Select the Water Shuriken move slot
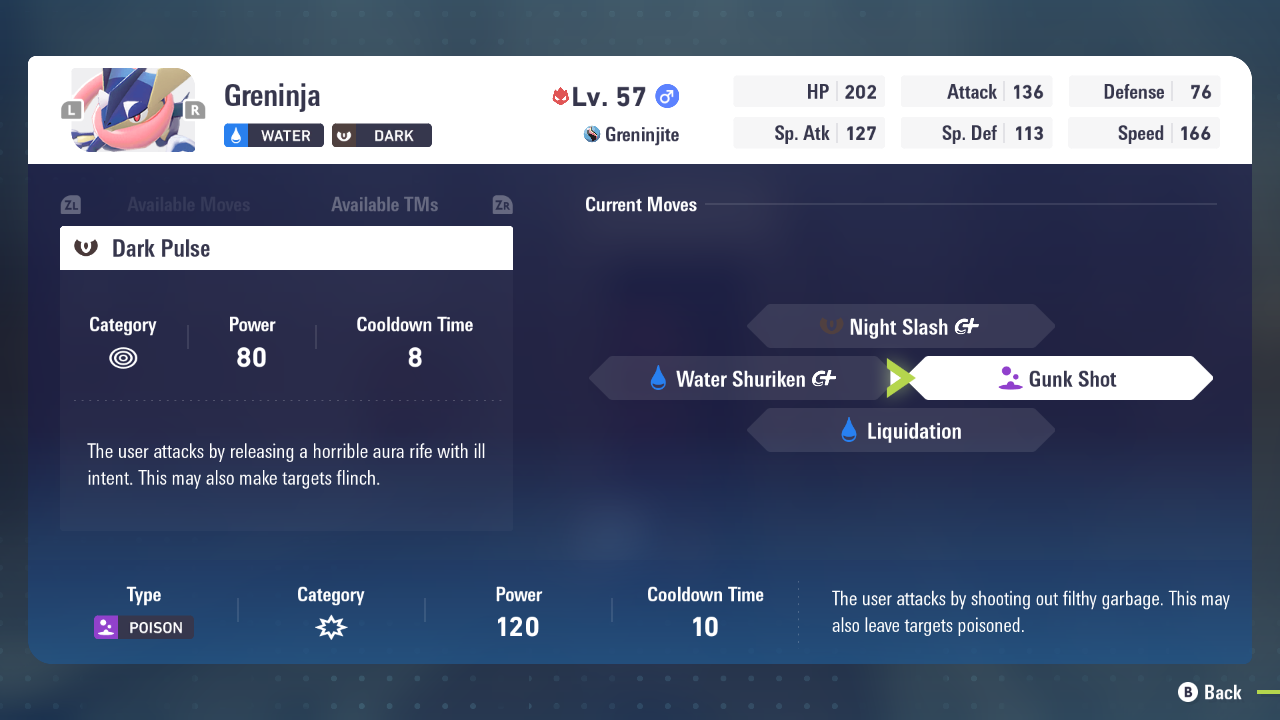Screen dimensions: 1280x720 click(740, 379)
